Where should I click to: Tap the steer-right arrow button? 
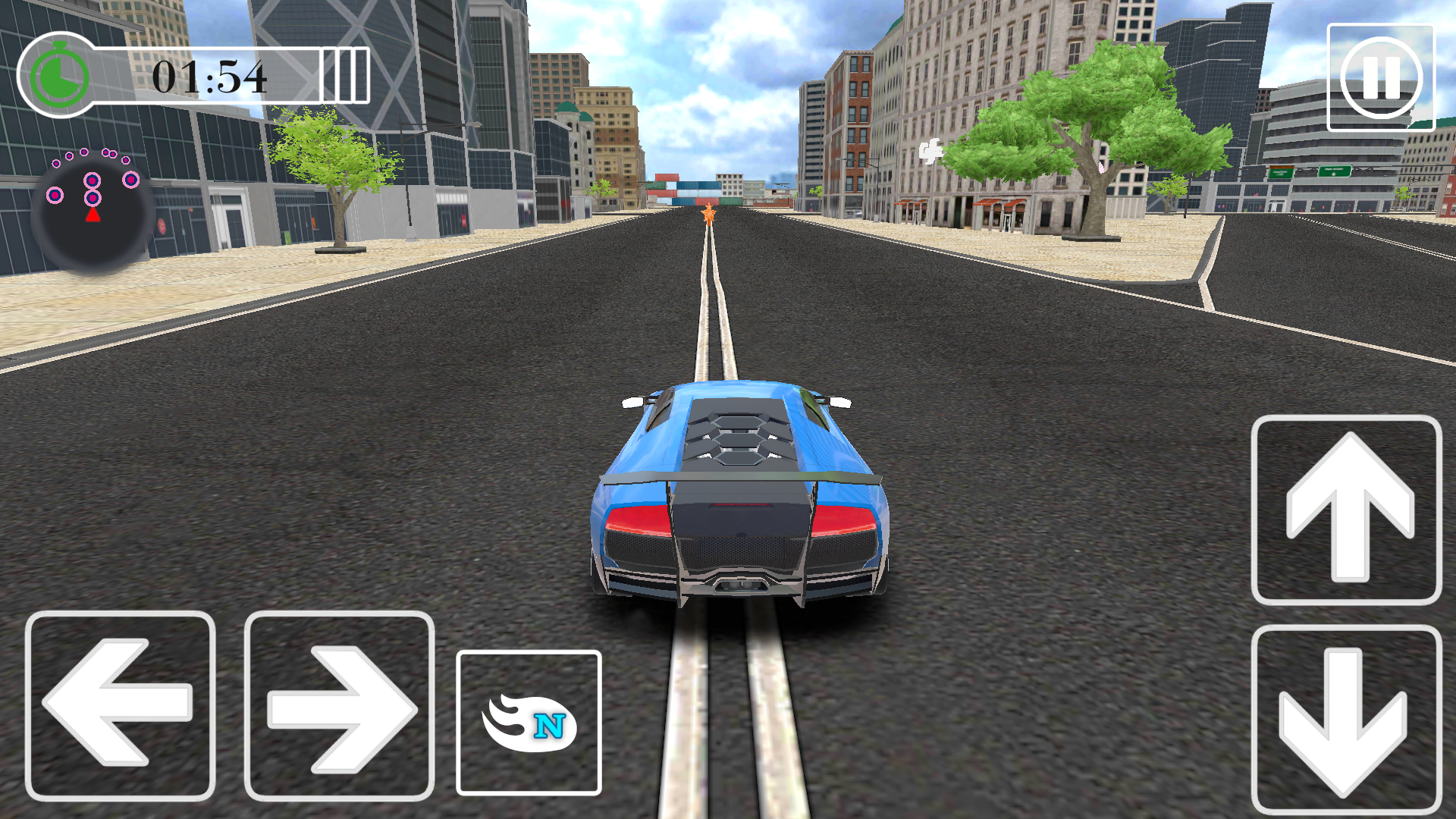coord(336,709)
